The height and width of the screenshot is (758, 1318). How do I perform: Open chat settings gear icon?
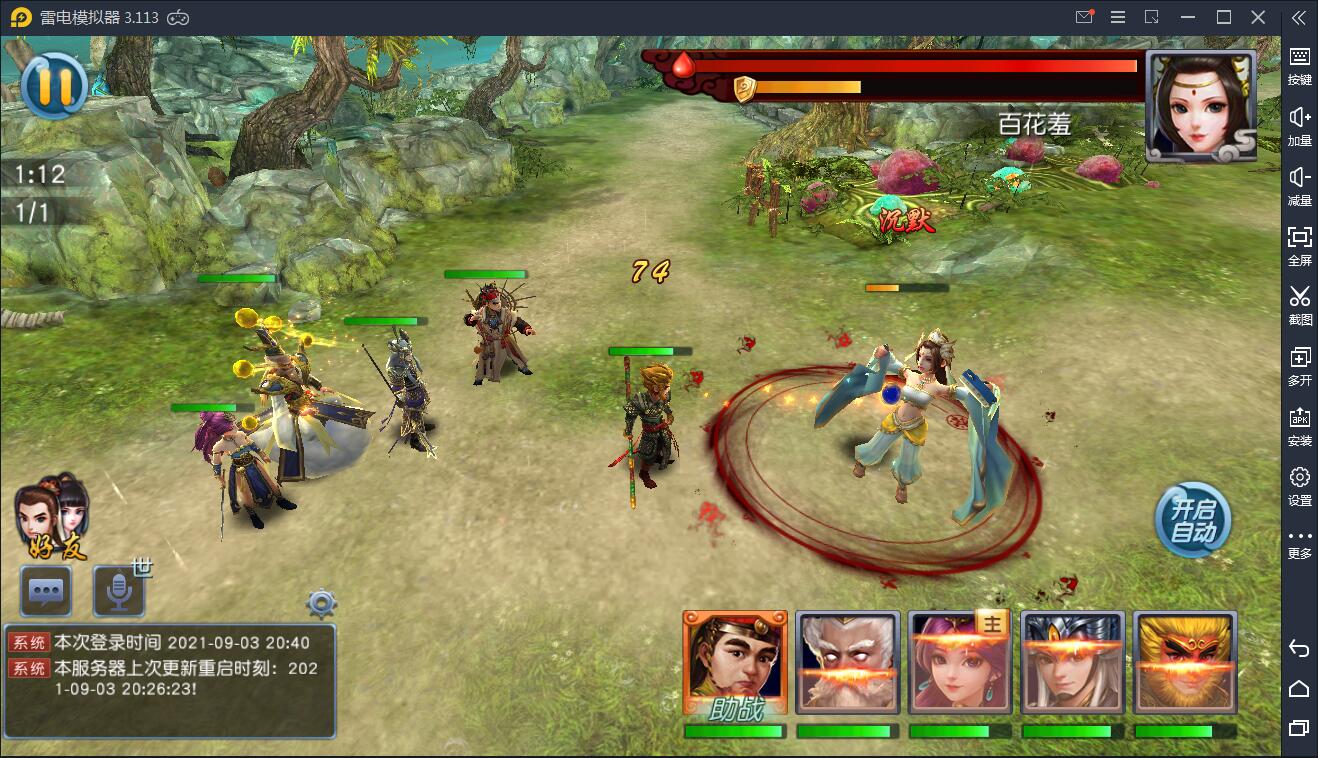(x=321, y=604)
